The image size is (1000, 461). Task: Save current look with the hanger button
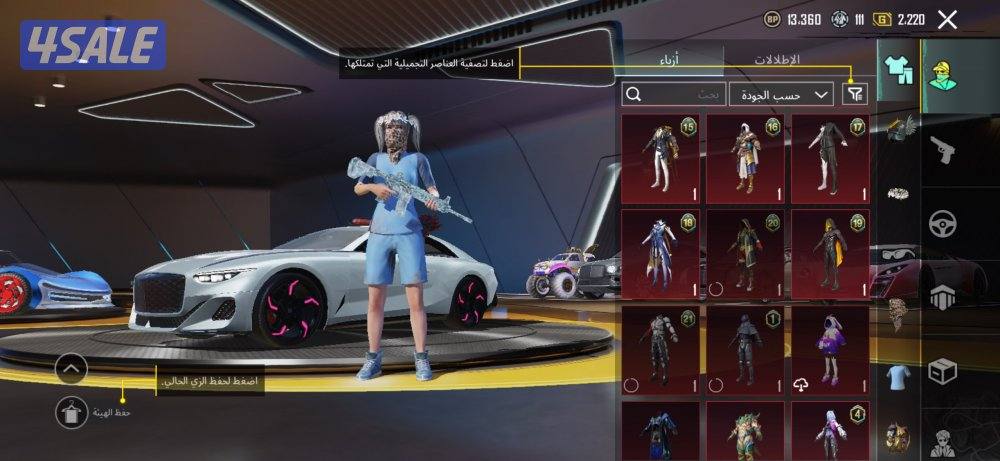(72, 409)
